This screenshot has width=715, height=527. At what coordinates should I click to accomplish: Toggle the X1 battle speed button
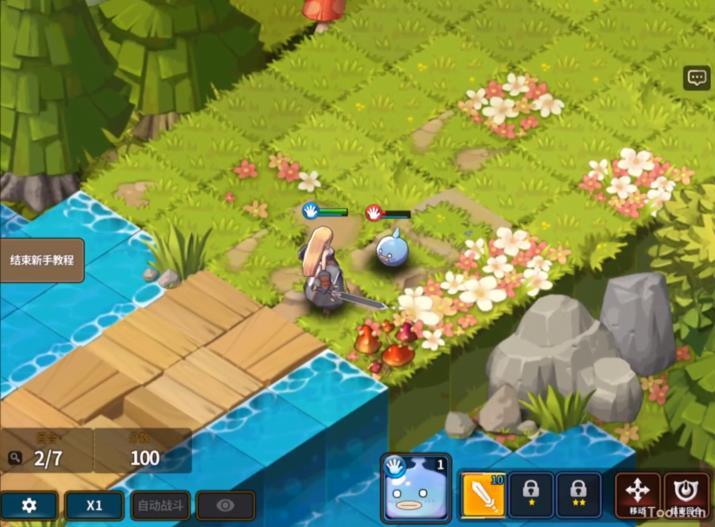(94, 505)
